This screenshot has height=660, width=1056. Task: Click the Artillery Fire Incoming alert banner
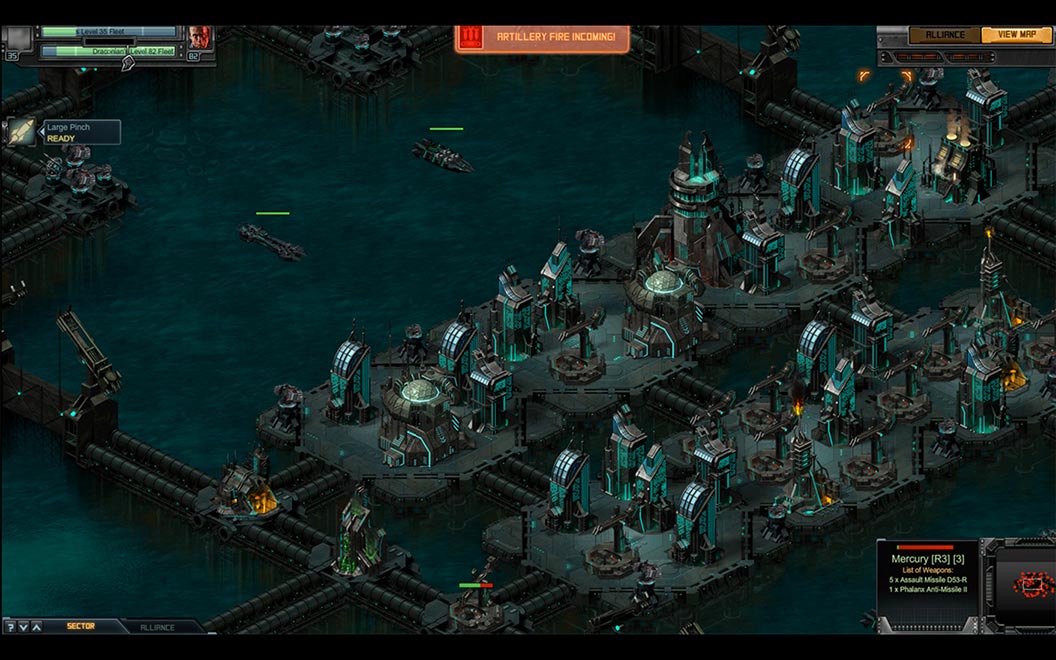[x=544, y=39]
